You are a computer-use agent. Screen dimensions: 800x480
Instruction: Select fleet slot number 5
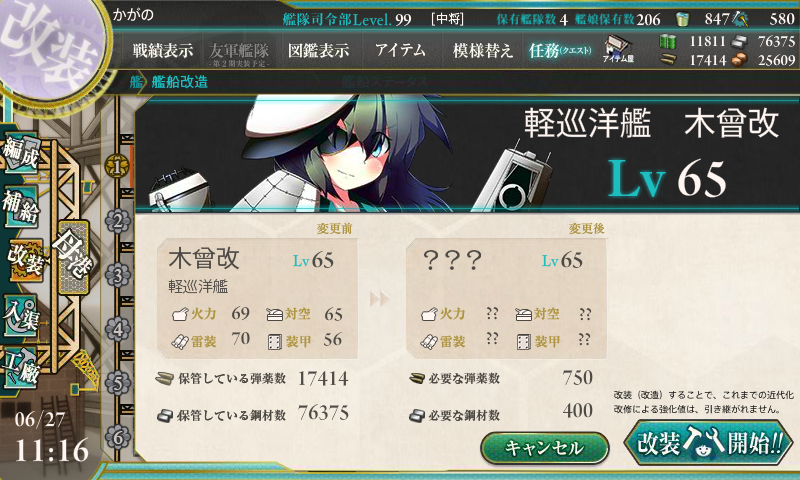point(118,382)
